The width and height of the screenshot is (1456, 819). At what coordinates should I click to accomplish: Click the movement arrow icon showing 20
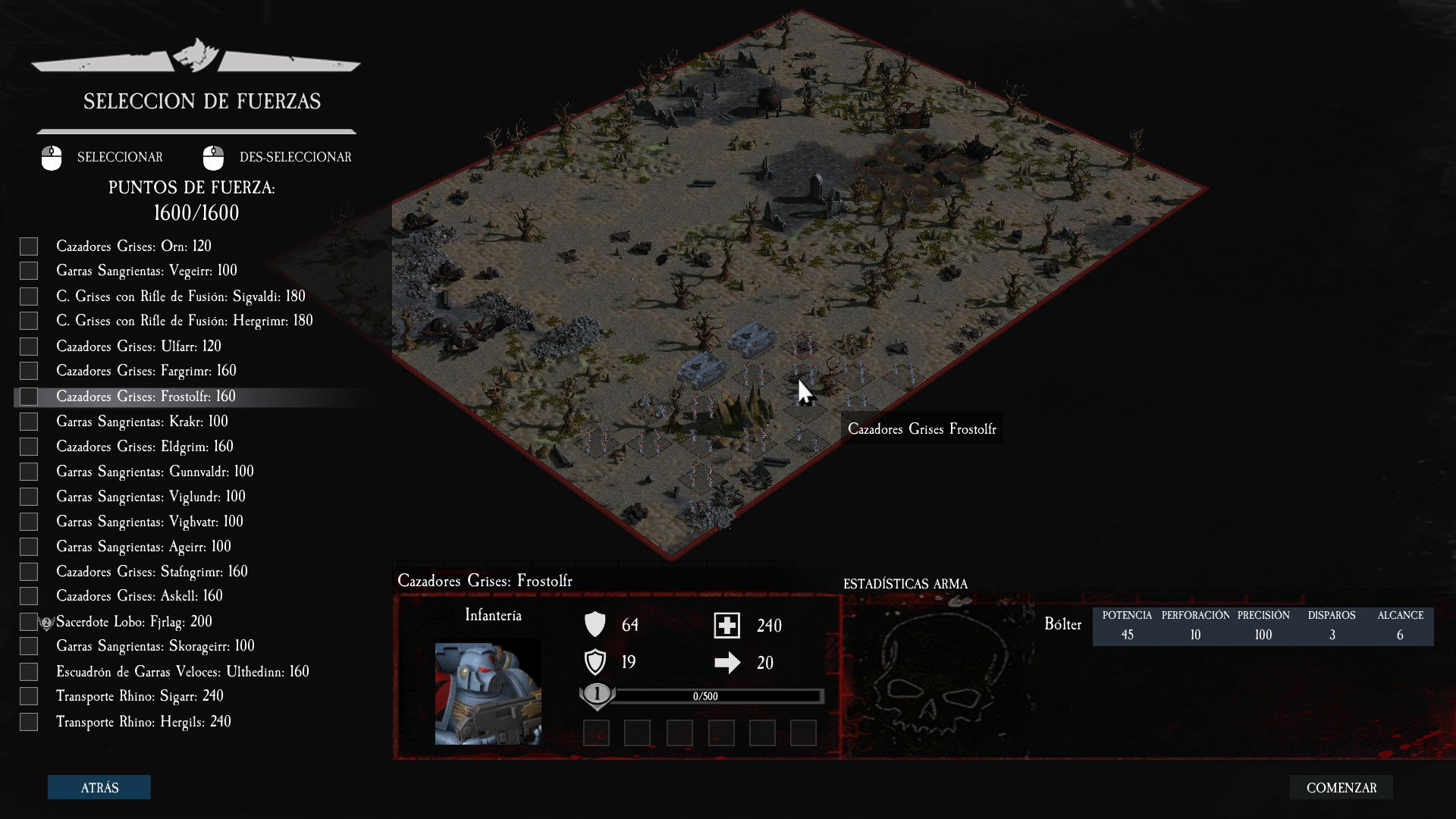tap(728, 661)
